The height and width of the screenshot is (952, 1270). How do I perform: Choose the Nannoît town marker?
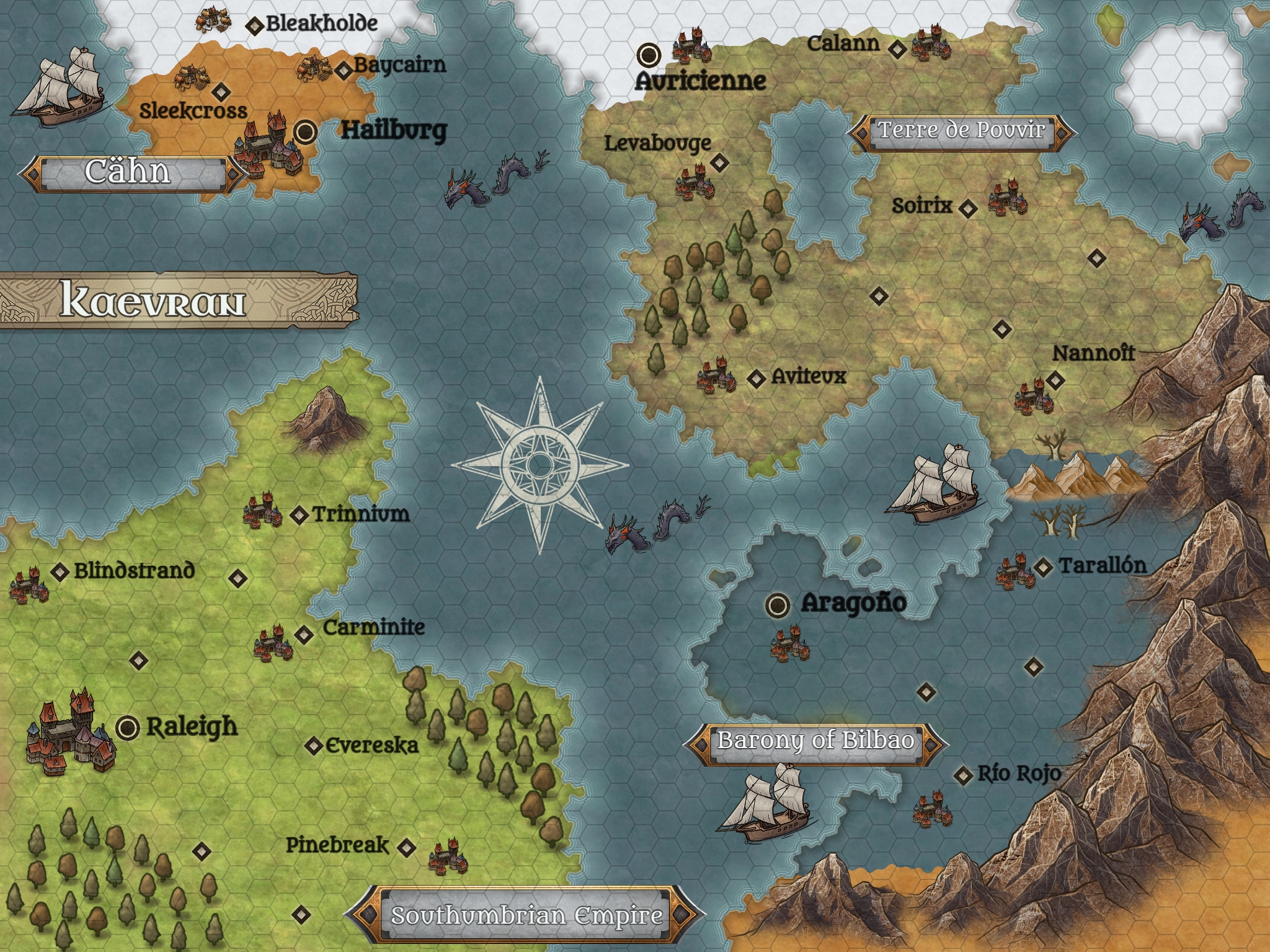click(x=1055, y=380)
